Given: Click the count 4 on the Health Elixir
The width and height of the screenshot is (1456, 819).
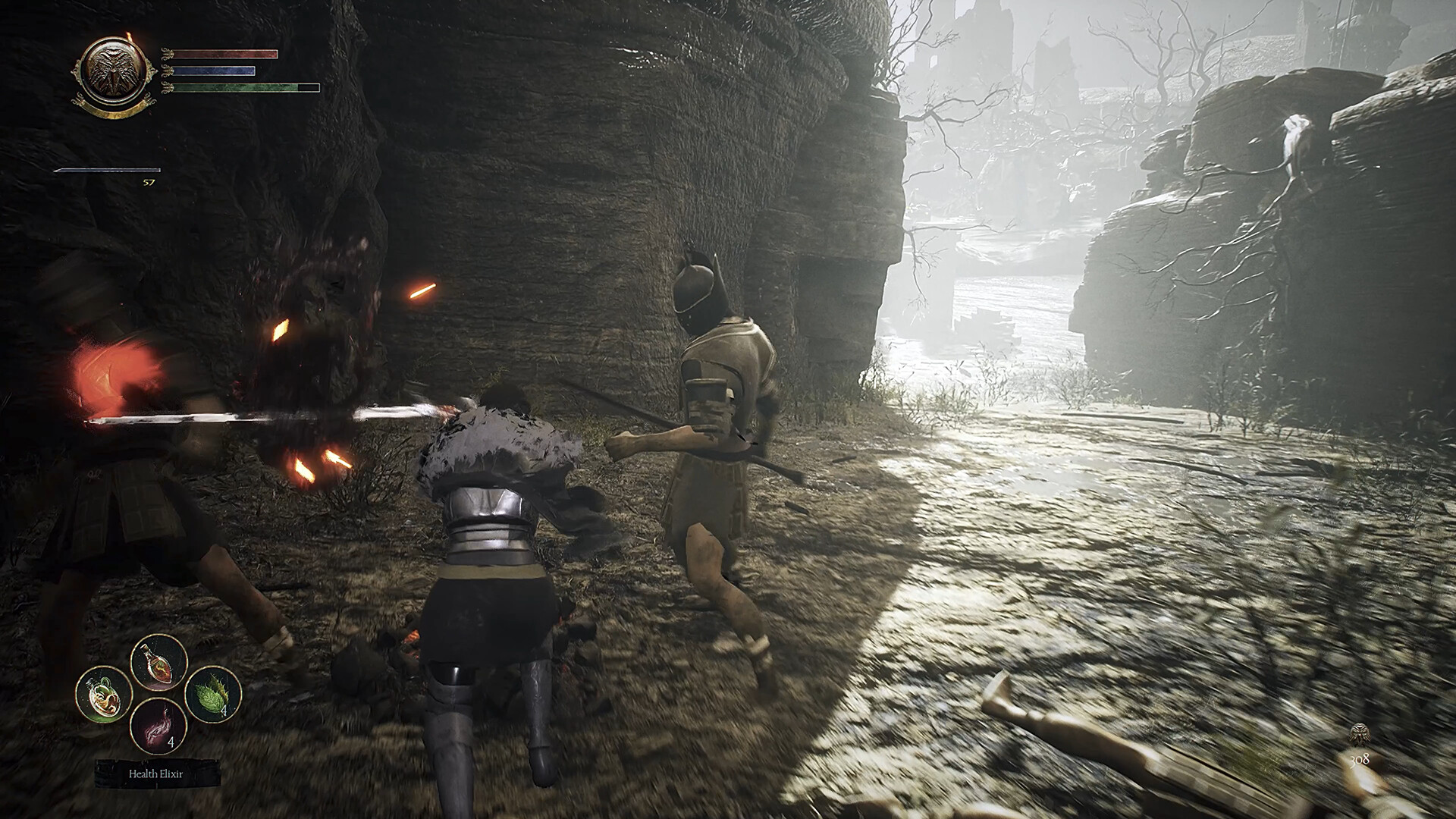Looking at the screenshot, I should (171, 742).
